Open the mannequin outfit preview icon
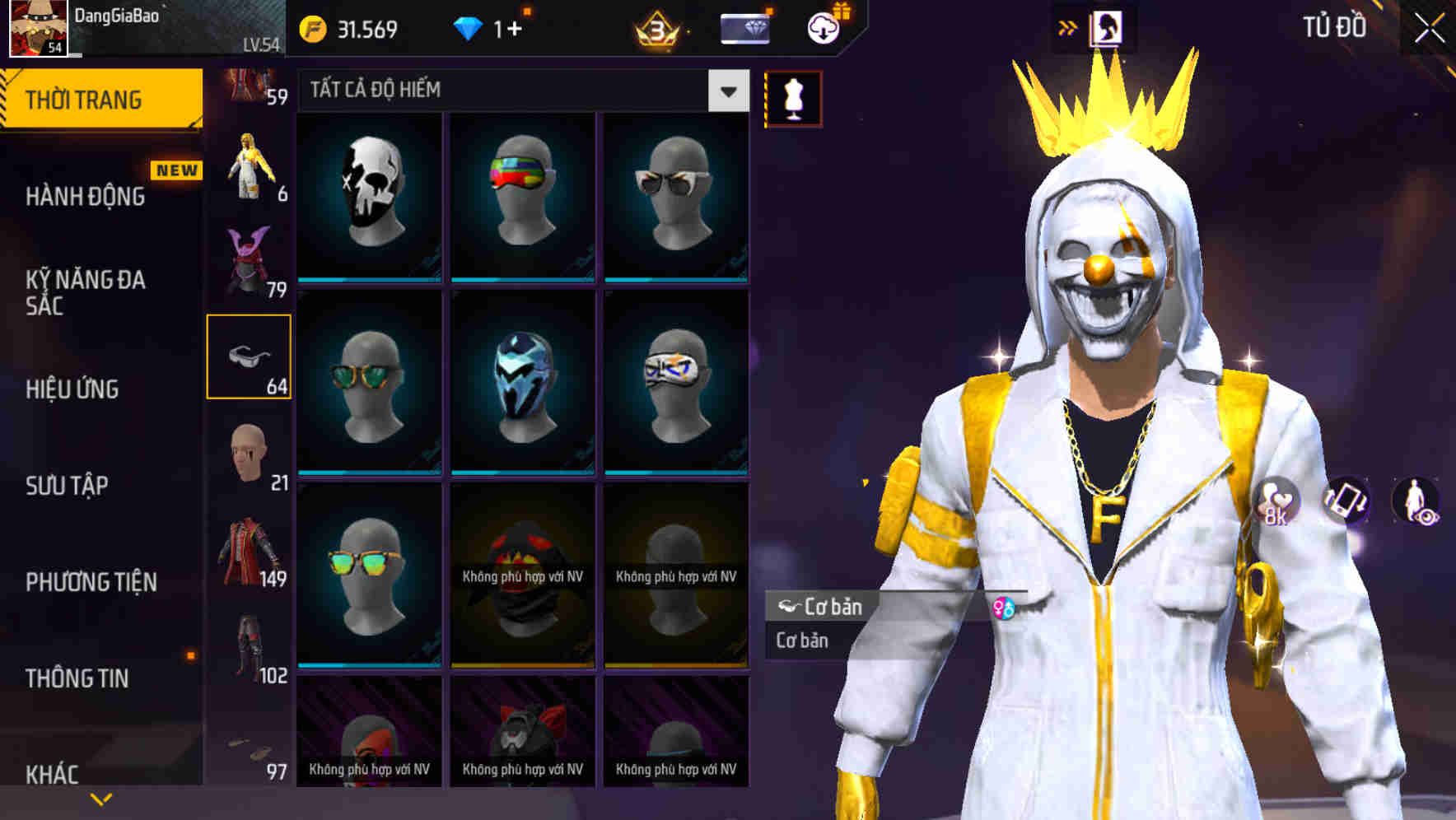This screenshot has height=820, width=1456. click(x=791, y=96)
